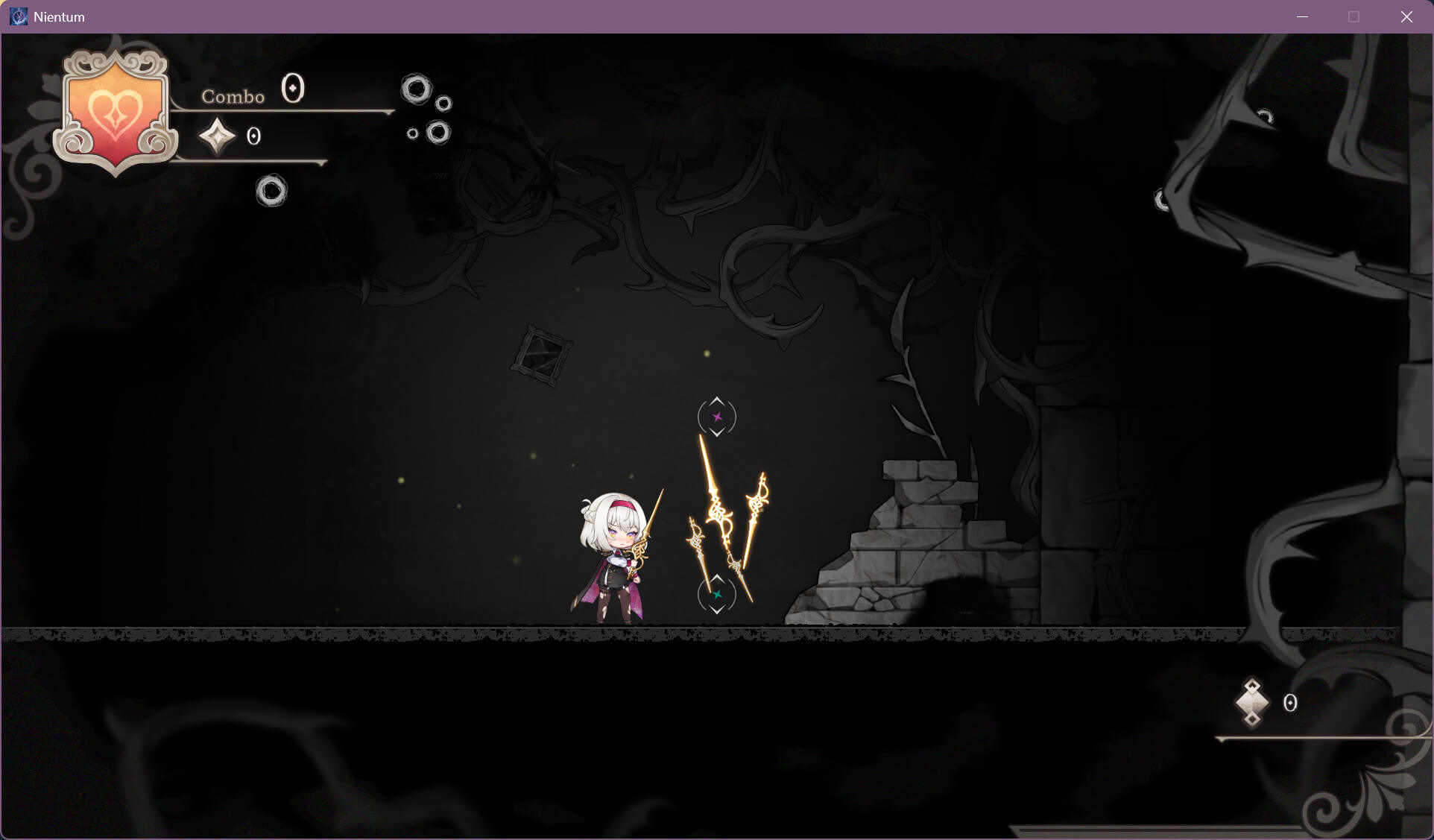
Task: Click the heart crest emblem
Action: [x=115, y=112]
